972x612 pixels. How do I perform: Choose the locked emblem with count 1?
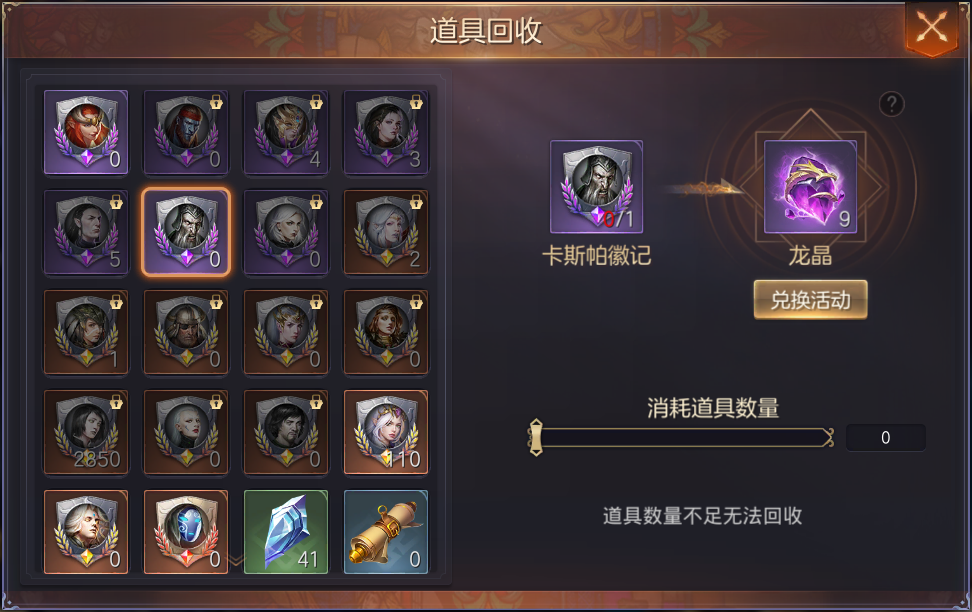pyautogui.click(x=86, y=332)
